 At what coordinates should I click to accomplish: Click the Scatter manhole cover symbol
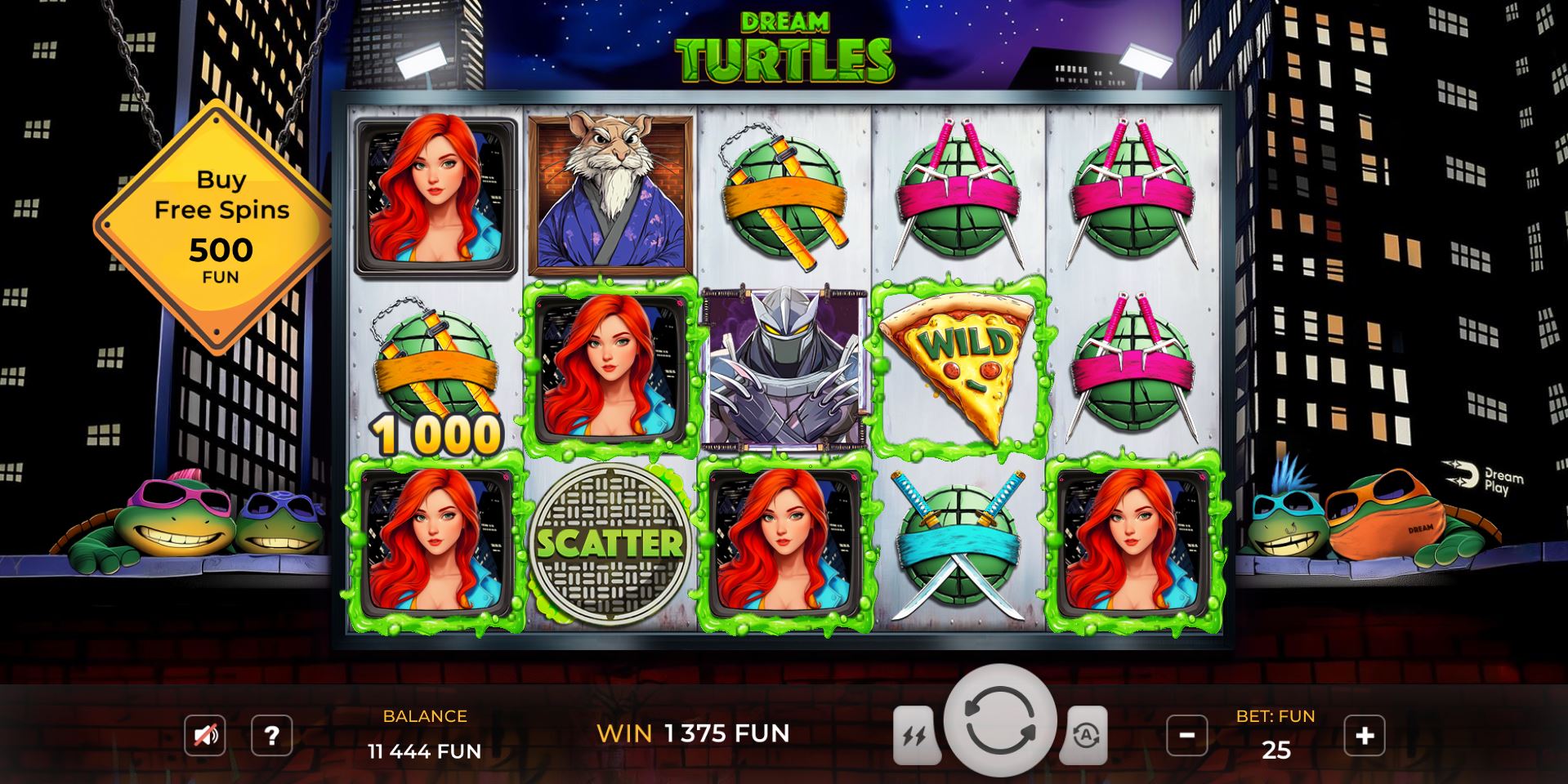coord(611,541)
